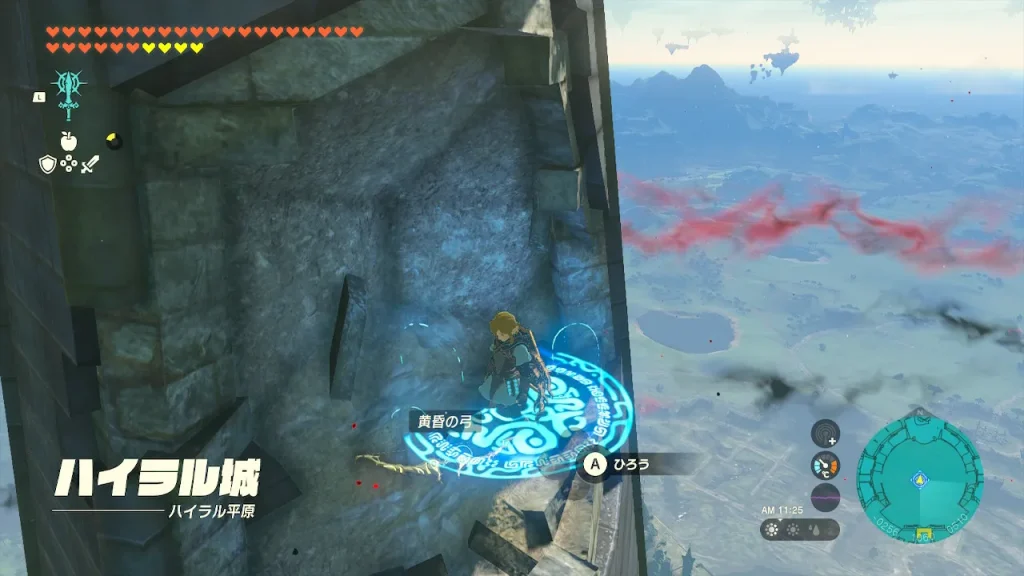Open the shield quick-select icon
The height and width of the screenshot is (576, 1024).
click(x=47, y=164)
